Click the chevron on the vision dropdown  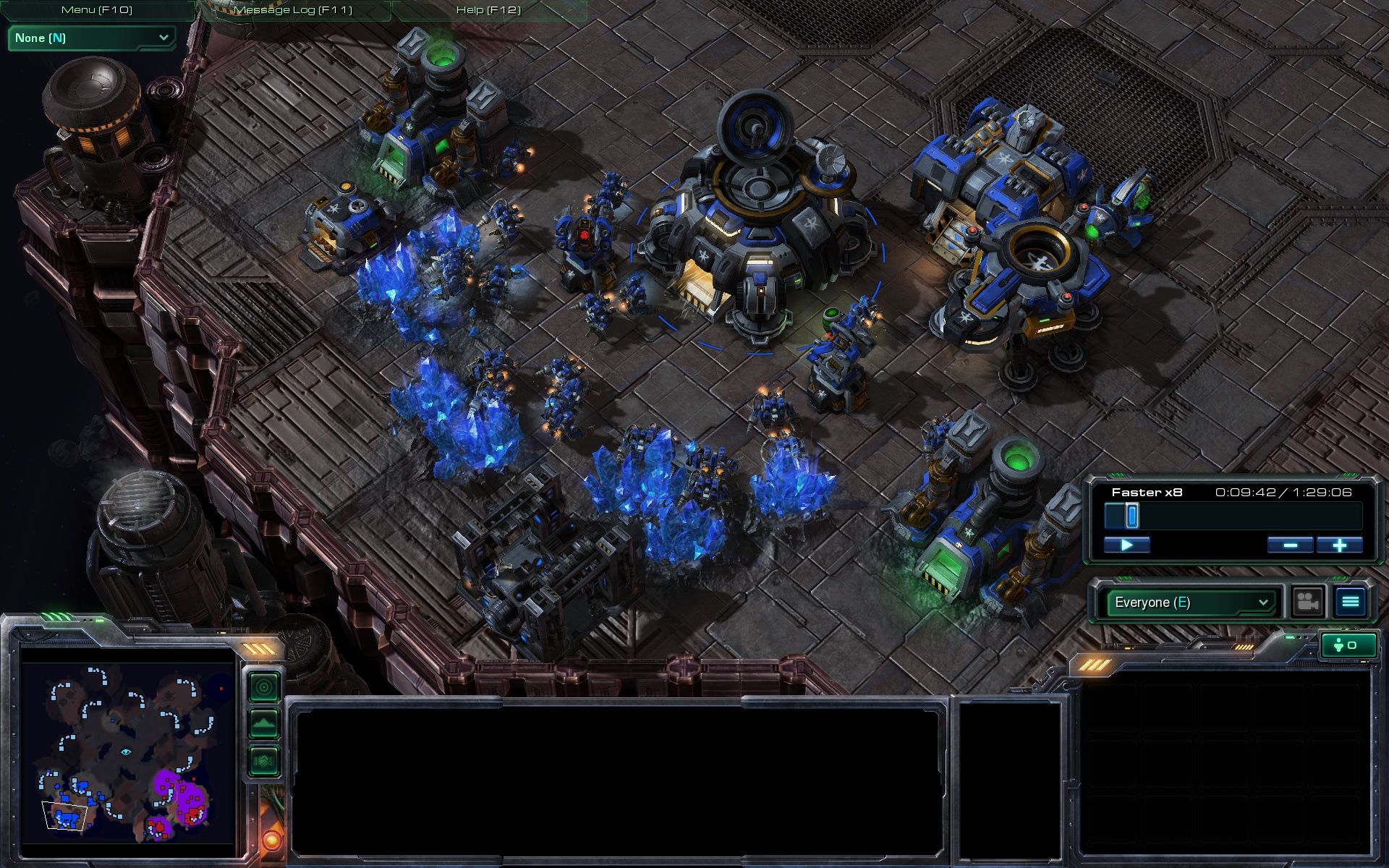tap(163, 38)
